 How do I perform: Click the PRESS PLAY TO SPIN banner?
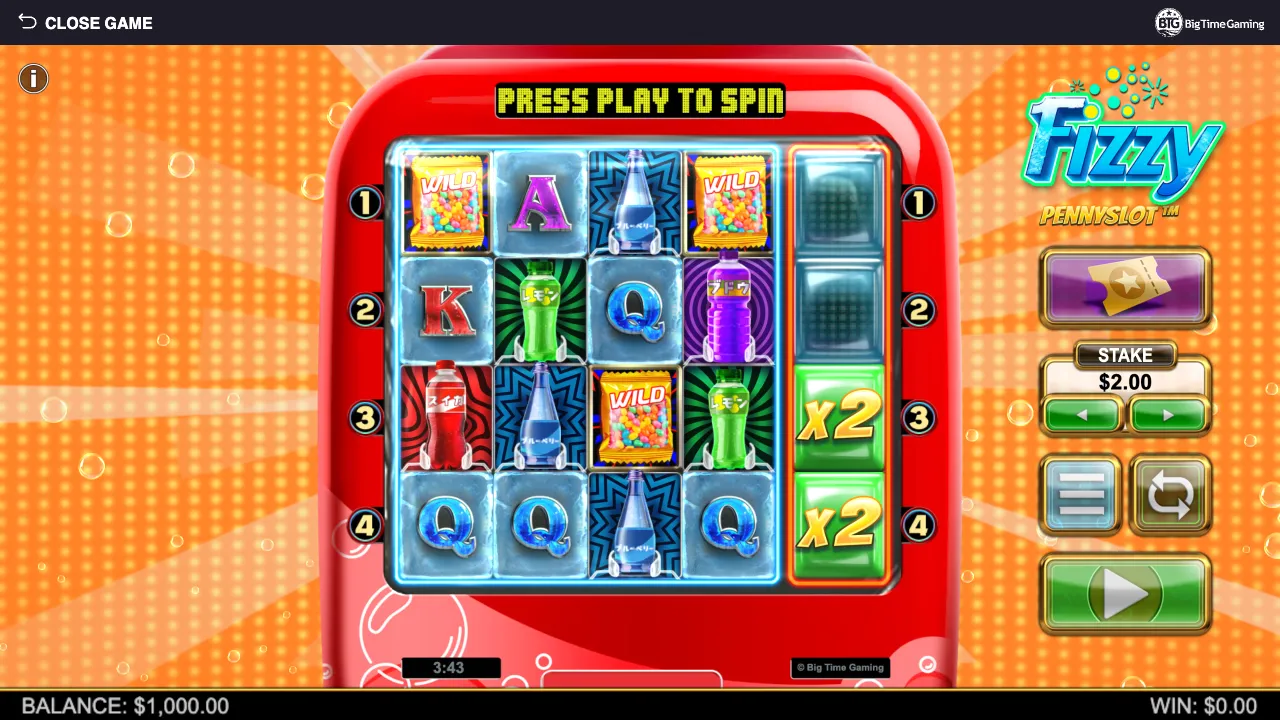[x=640, y=101]
